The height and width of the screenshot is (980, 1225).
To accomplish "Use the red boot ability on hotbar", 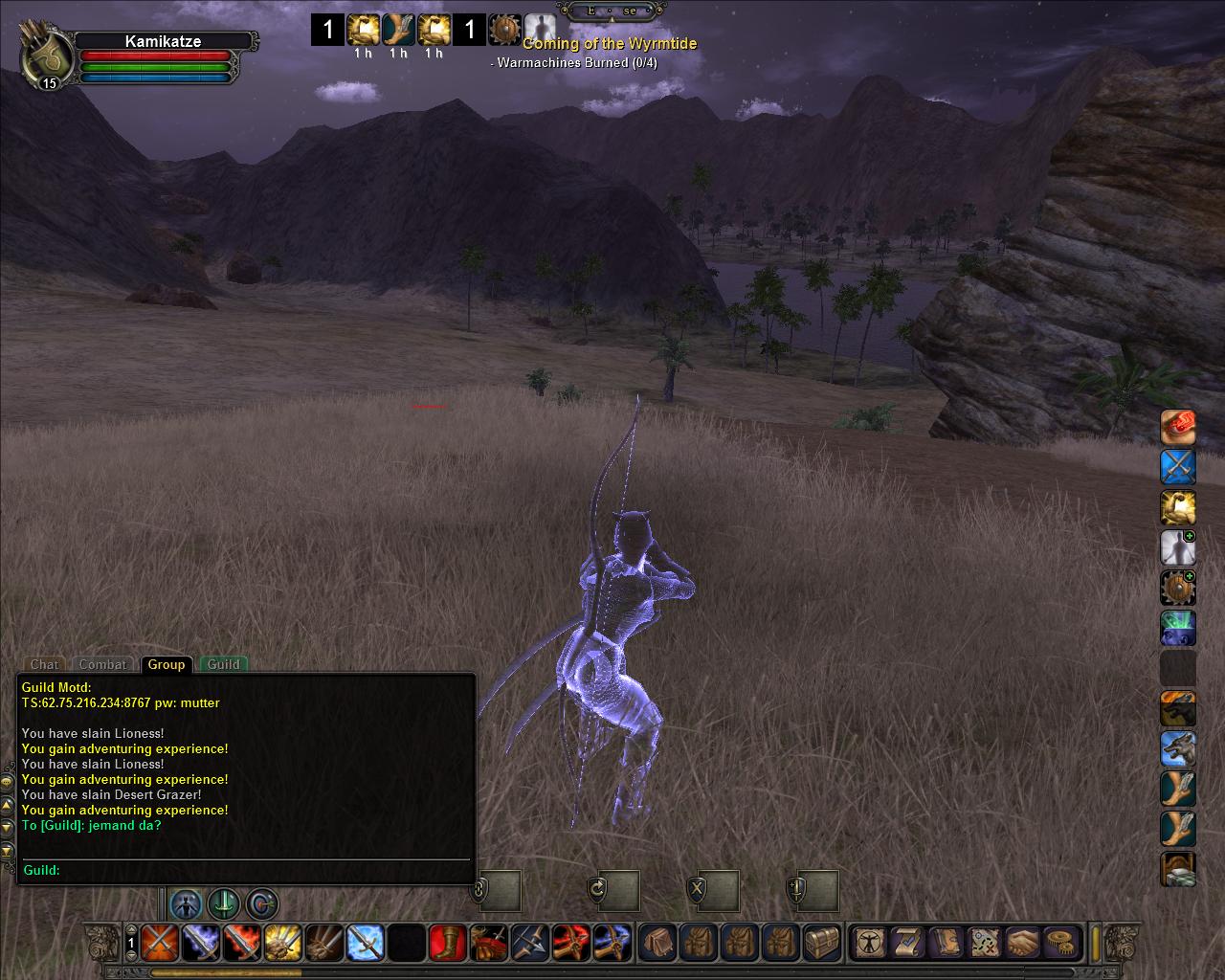I will pos(447,943).
